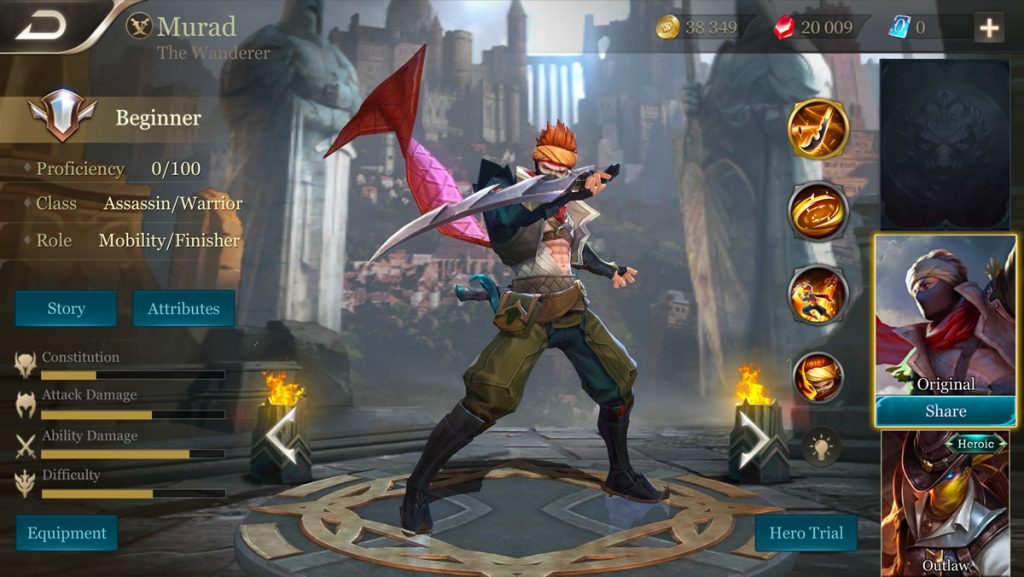The width and height of the screenshot is (1024, 577).
Task: View the fiery dash attack ability
Action: (x=818, y=295)
